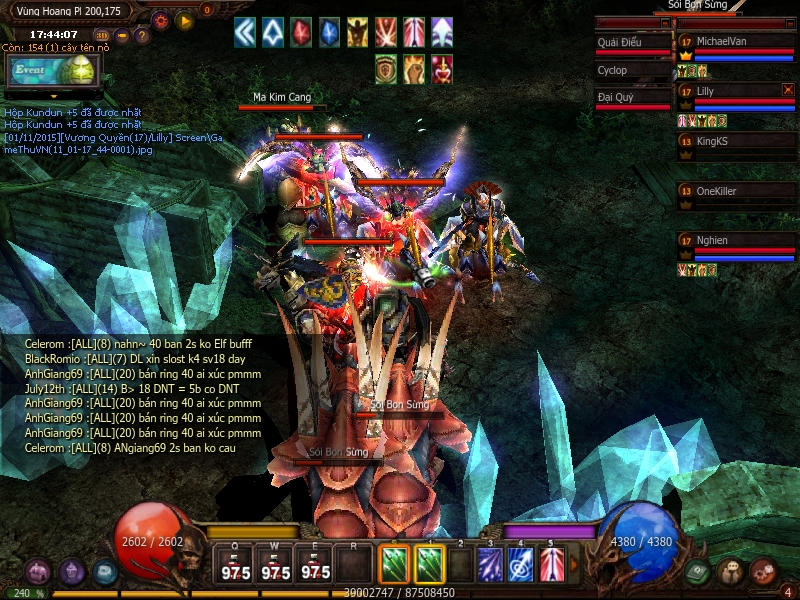Click the 3D toggle button
800x600 pixels.
point(101,35)
